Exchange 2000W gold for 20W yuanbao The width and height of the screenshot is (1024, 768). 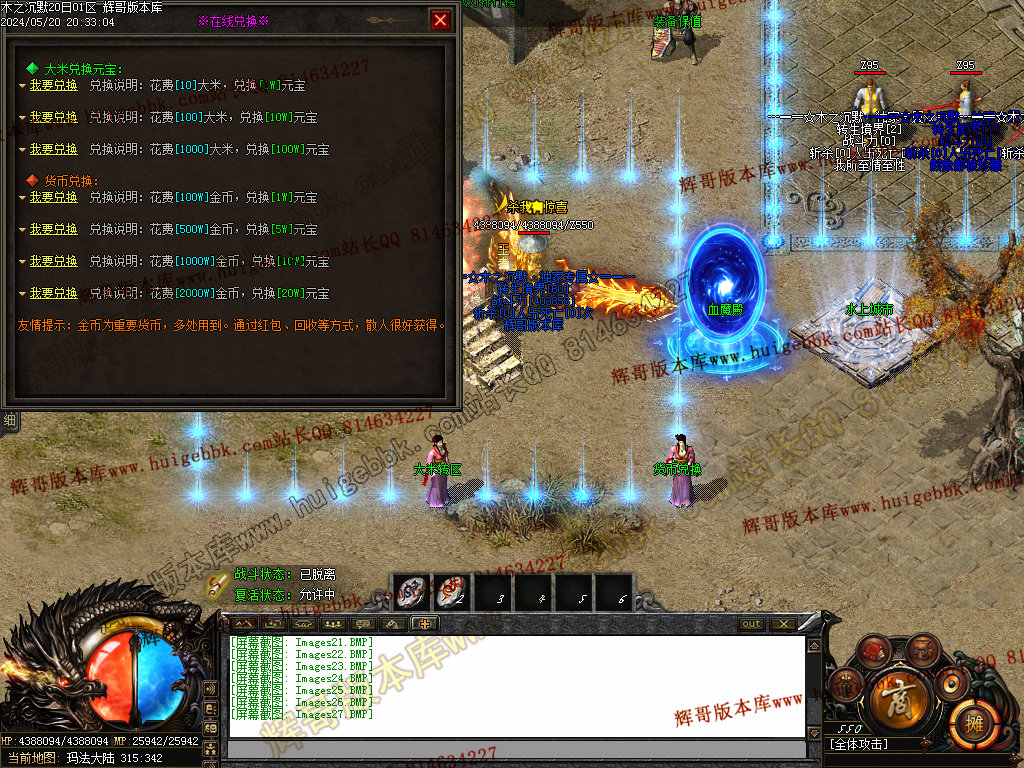point(53,294)
